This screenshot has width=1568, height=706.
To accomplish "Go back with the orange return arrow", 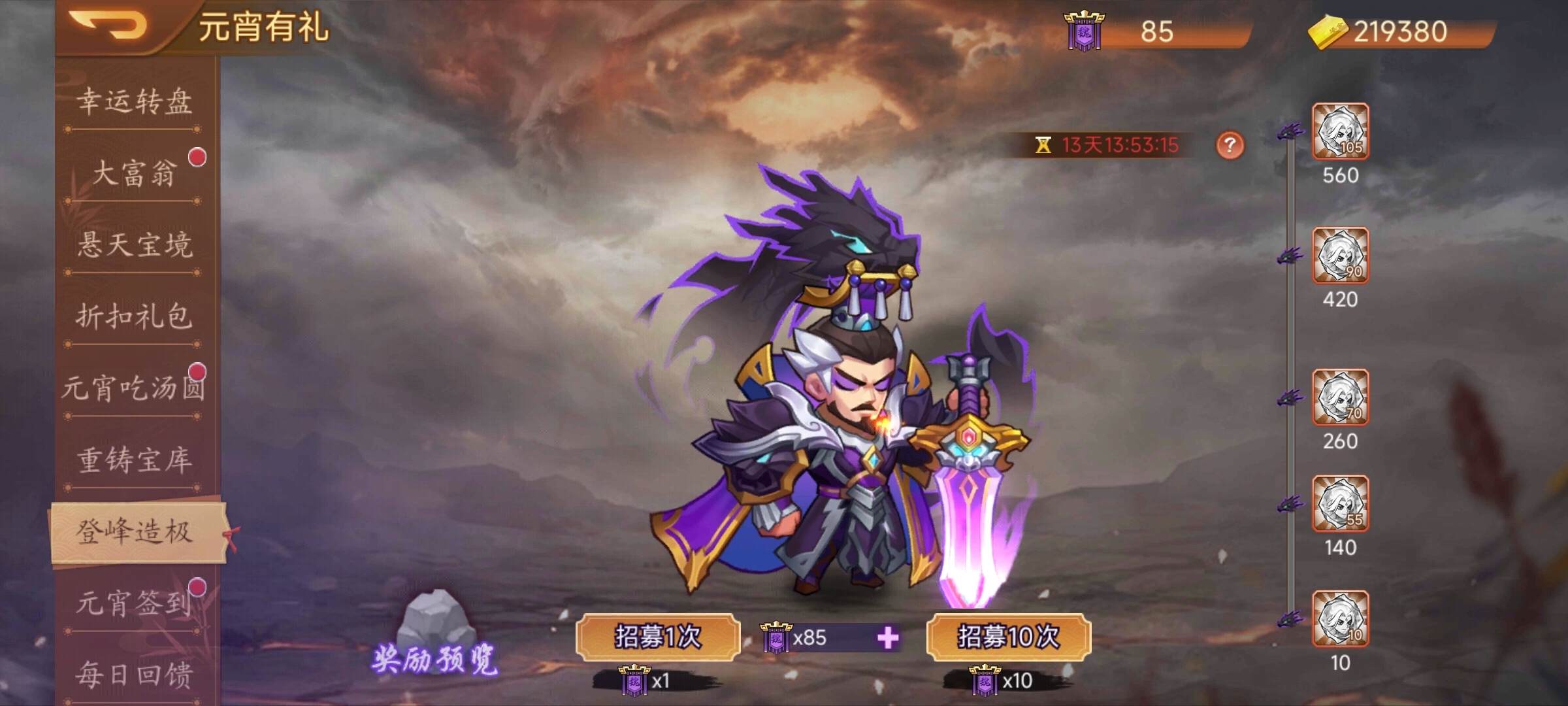I will click(x=108, y=26).
